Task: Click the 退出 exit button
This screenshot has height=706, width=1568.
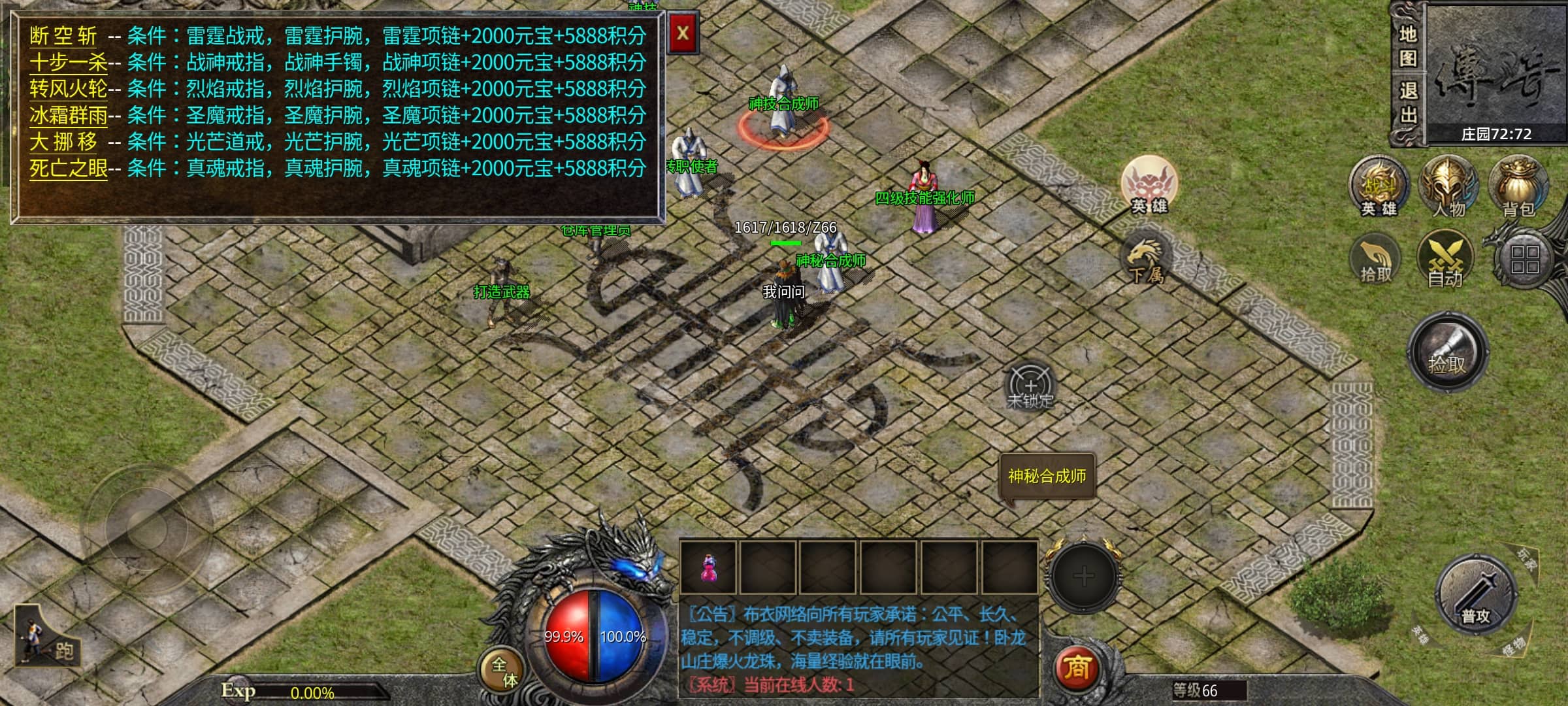Action: [x=1408, y=103]
